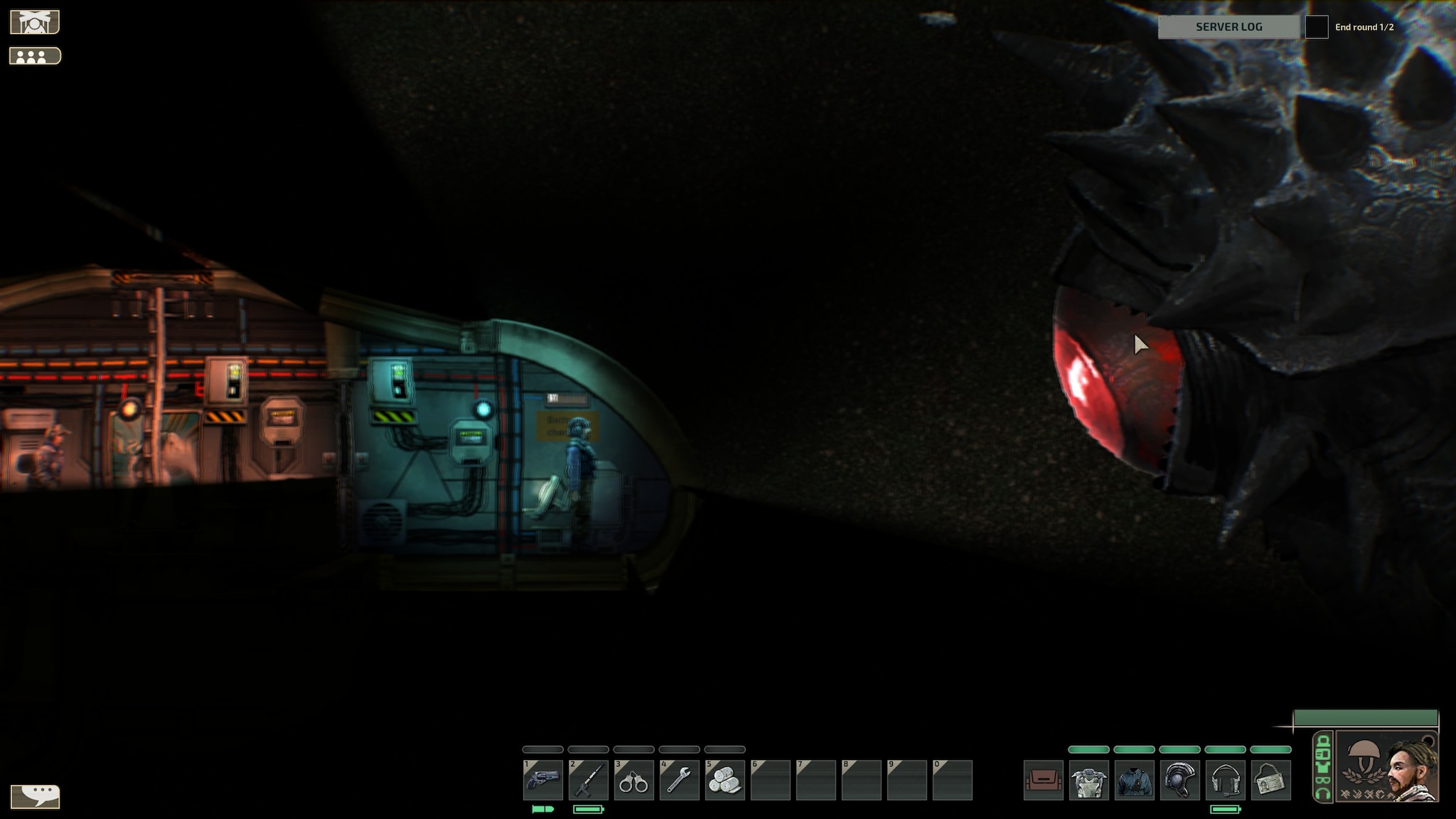Open the character portrait health panel
The image size is (1456, 819).
[x=1386, y=766]
